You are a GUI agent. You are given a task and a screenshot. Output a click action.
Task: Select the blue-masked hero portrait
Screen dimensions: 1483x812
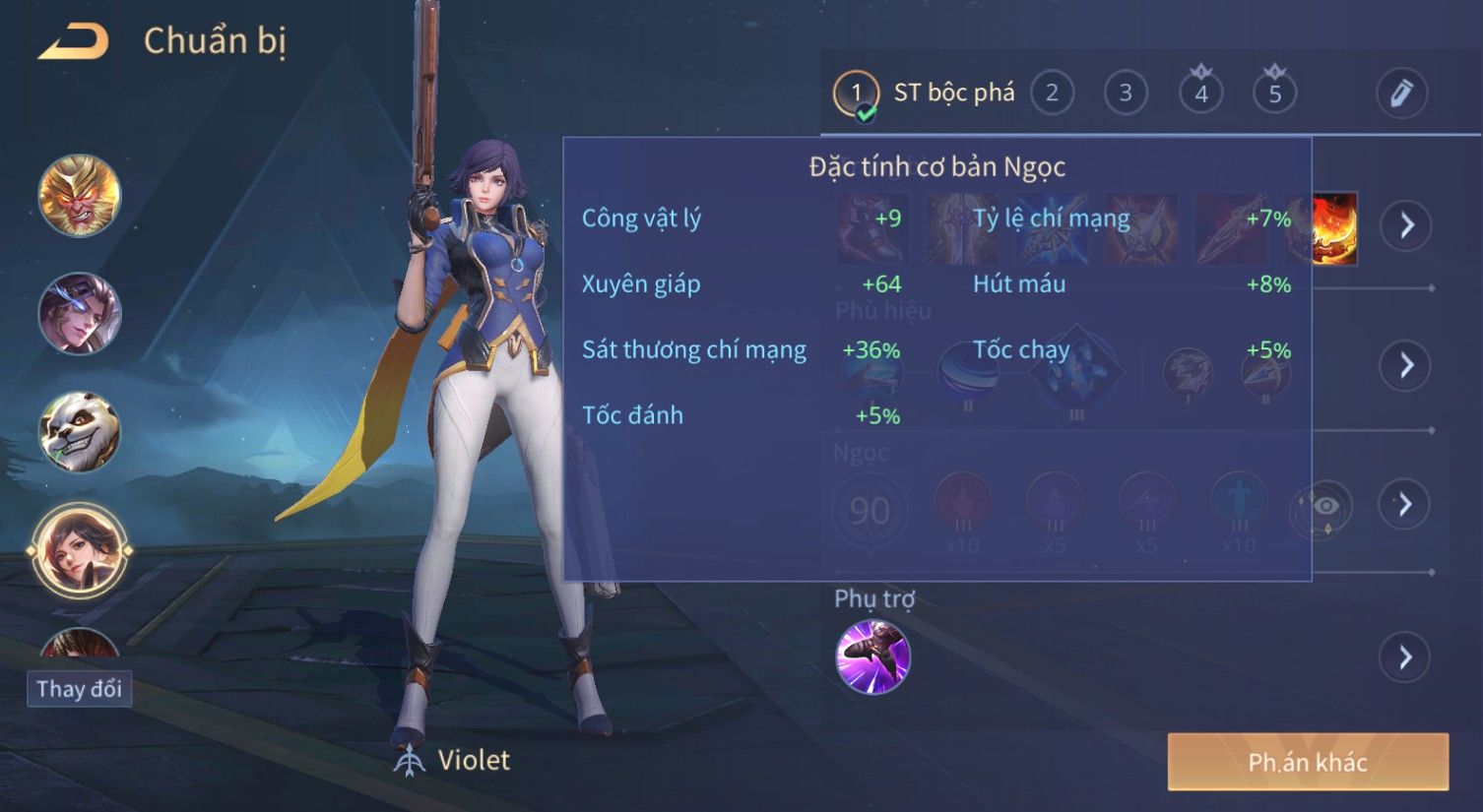pyautogui.click(x=80, y=313)
